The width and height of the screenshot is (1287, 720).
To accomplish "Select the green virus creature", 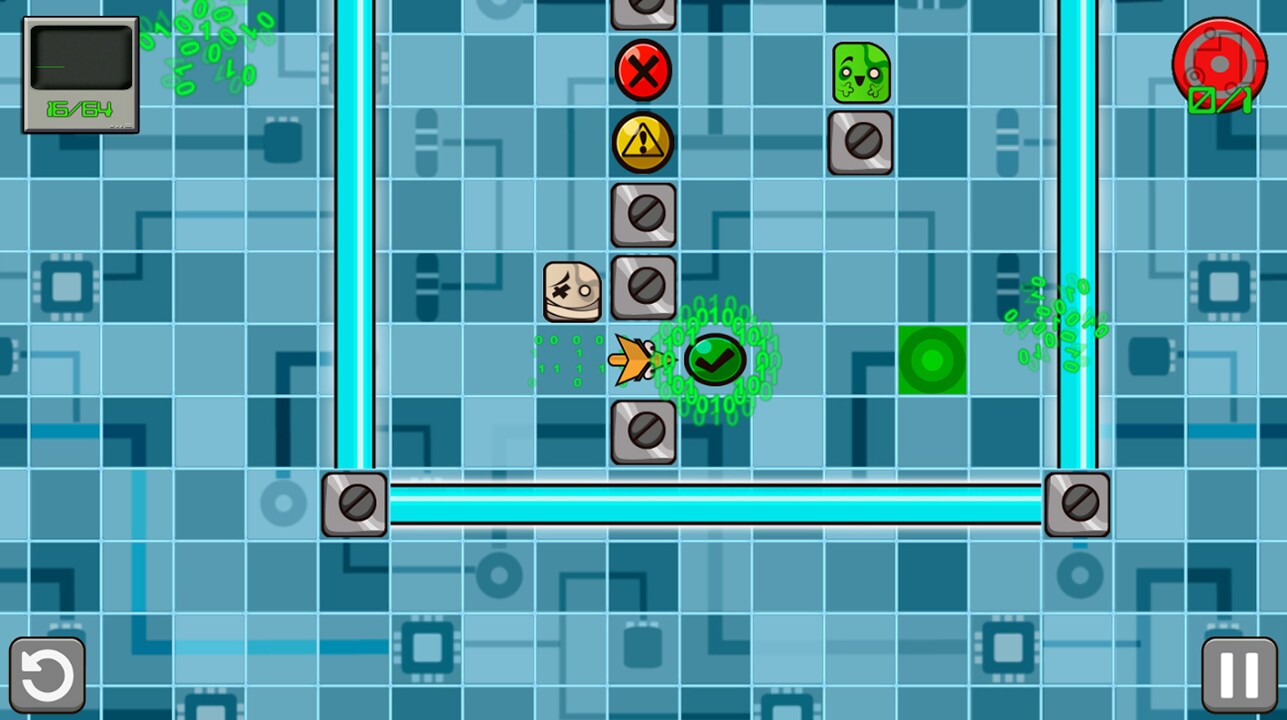I will (860, 70).
